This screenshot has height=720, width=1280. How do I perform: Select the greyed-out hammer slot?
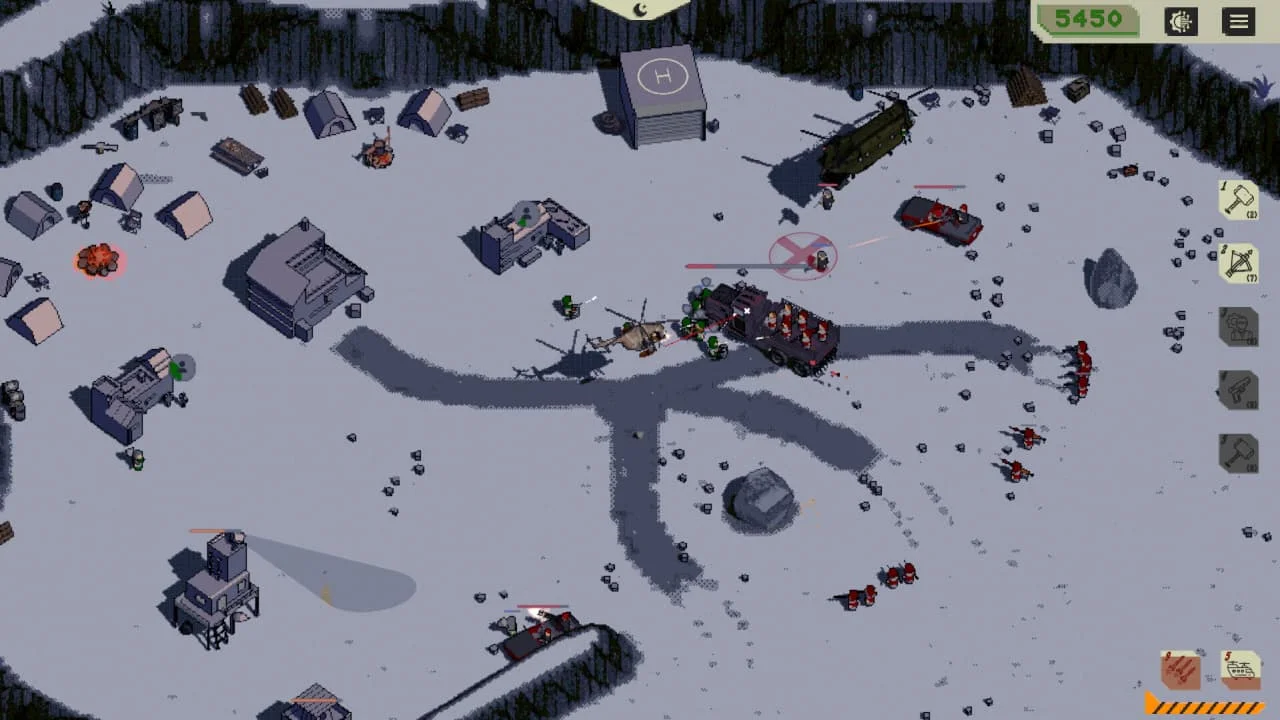point(1239,453)
